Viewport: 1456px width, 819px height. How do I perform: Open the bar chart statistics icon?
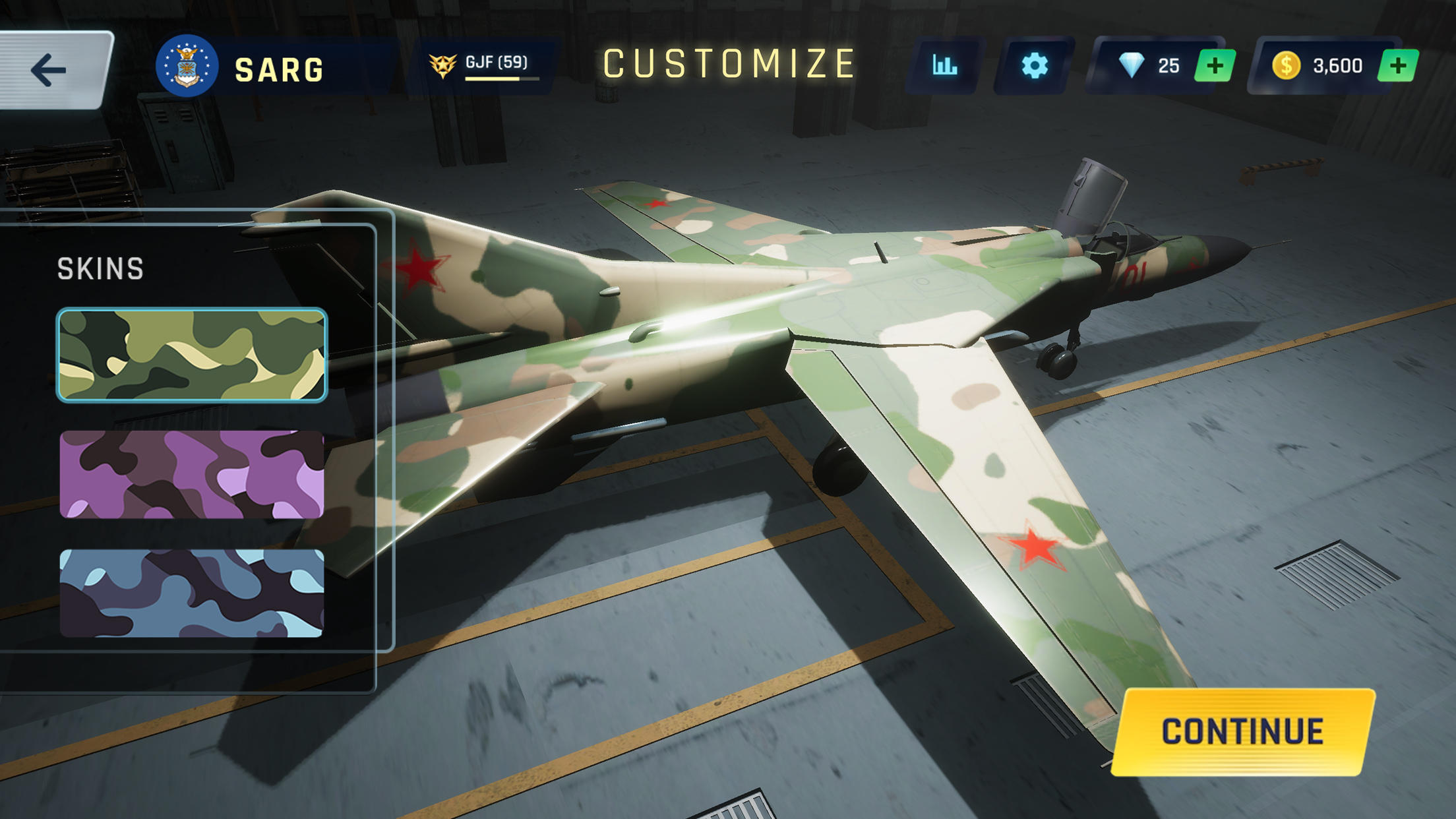pos(944,66)
